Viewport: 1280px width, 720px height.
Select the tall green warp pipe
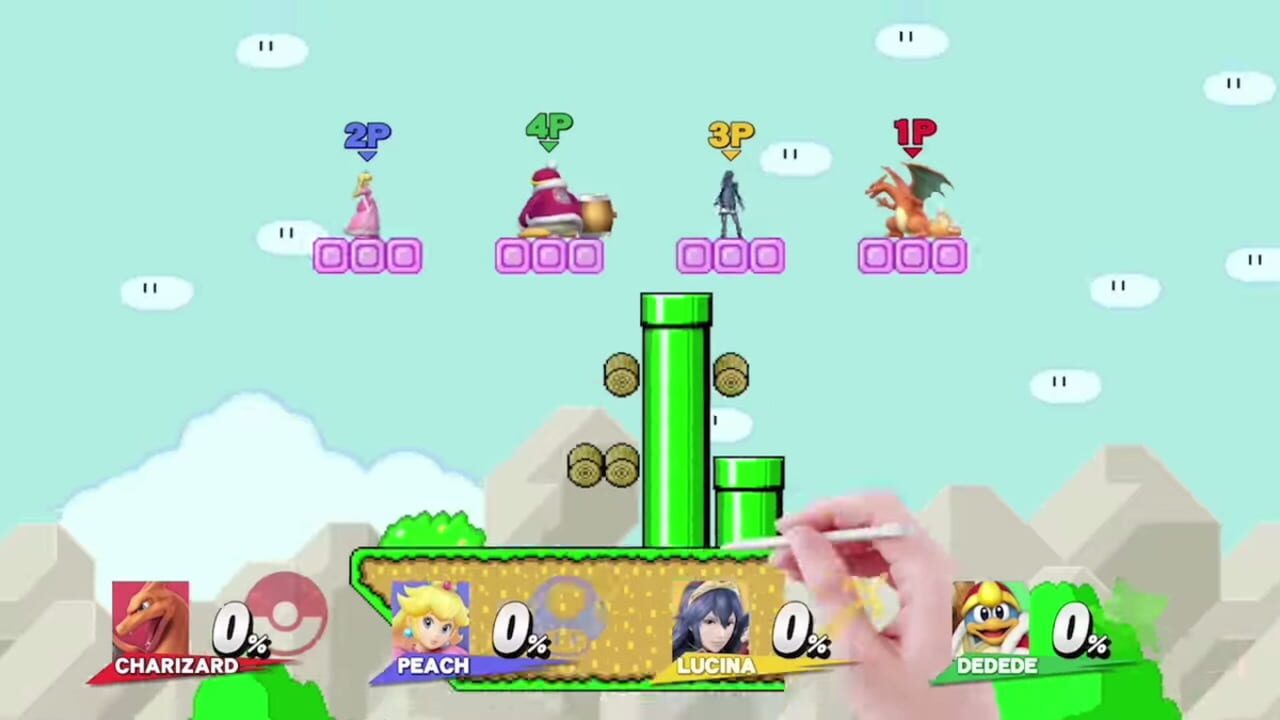pos(675,420)
